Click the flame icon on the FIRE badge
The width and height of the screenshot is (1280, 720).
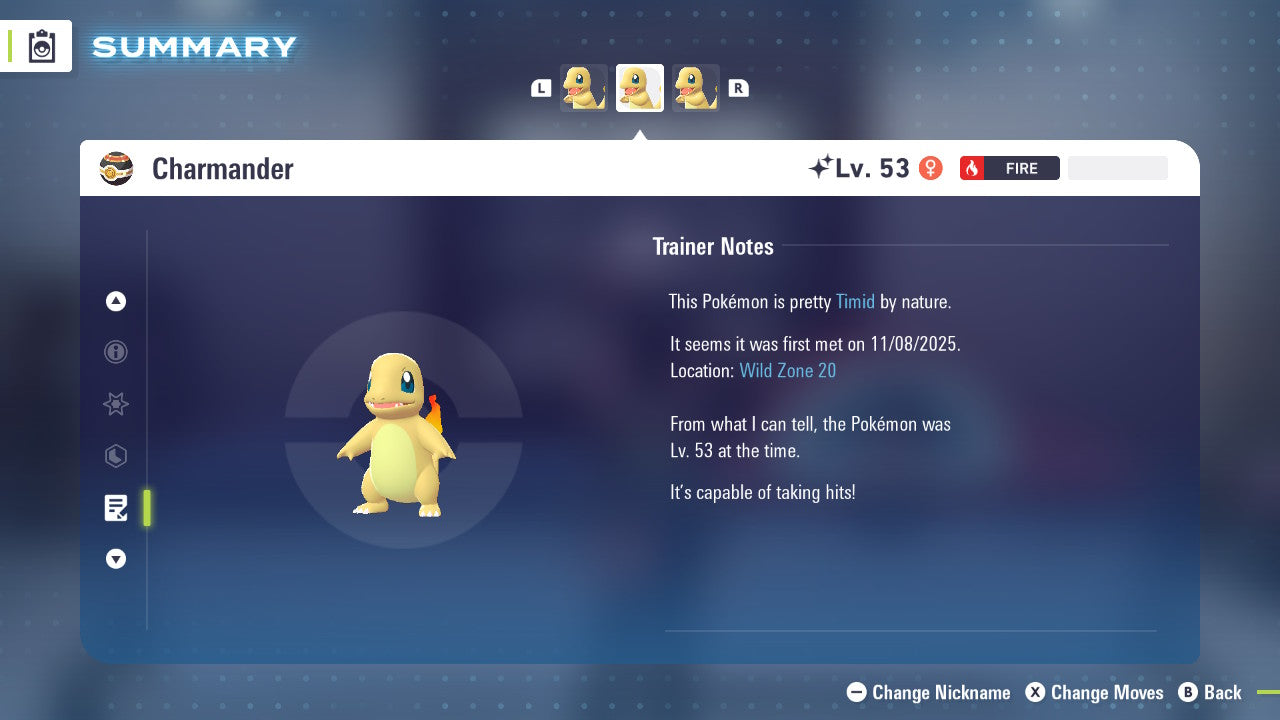click(971, 168)
